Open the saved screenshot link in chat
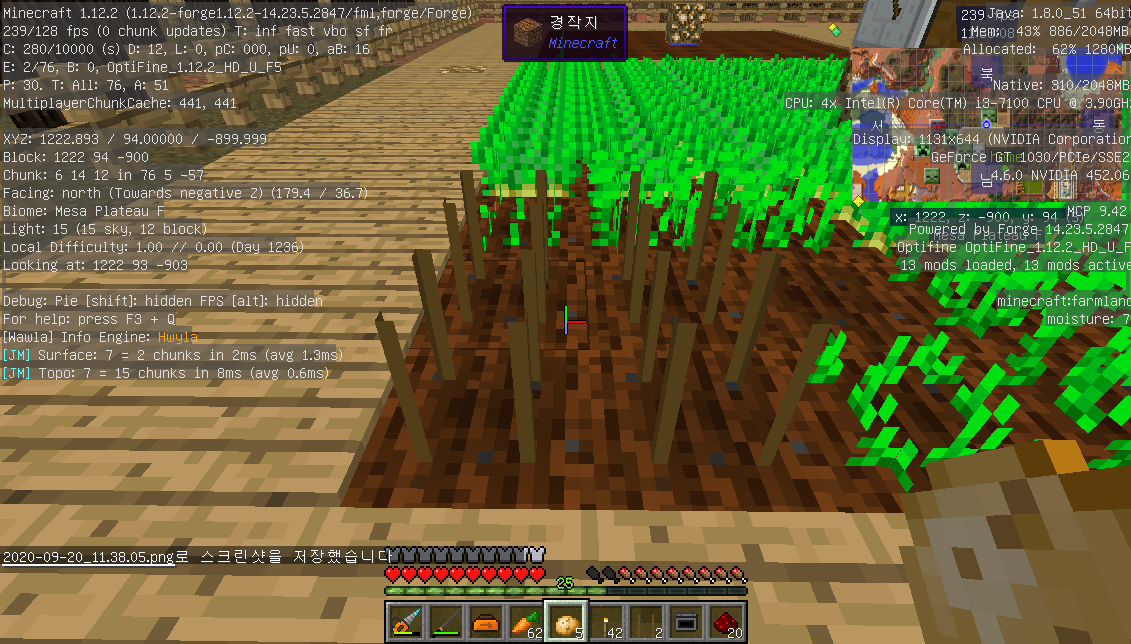The width and height of the screenshot is (1131, 644). [x=87, y=556]
